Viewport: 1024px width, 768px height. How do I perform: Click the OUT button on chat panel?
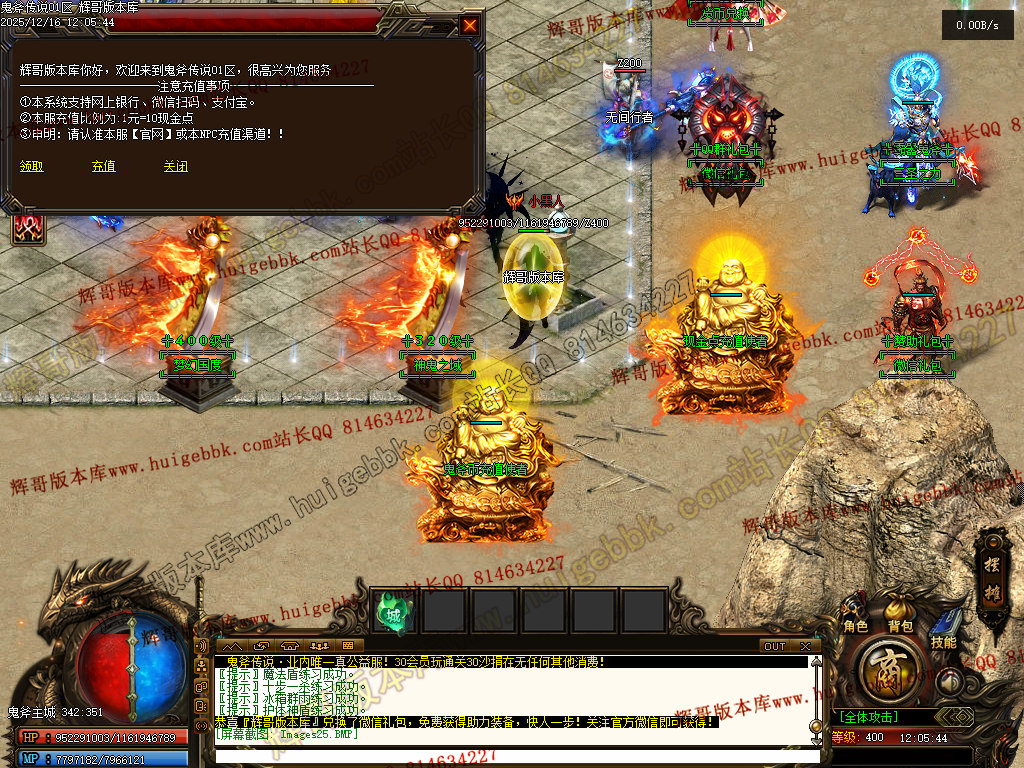click(x=774, y=646)
